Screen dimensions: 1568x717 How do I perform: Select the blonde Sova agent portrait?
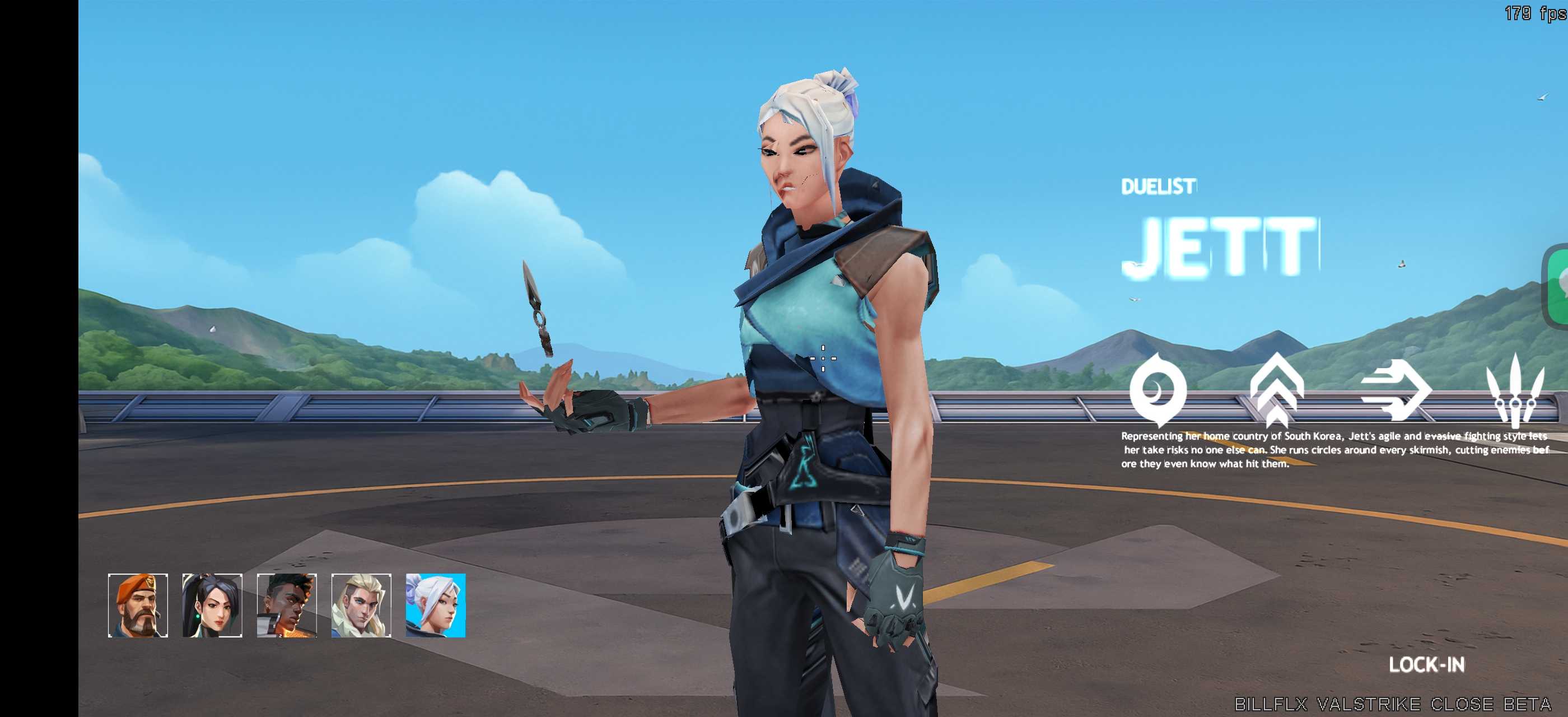coord(361,605)
